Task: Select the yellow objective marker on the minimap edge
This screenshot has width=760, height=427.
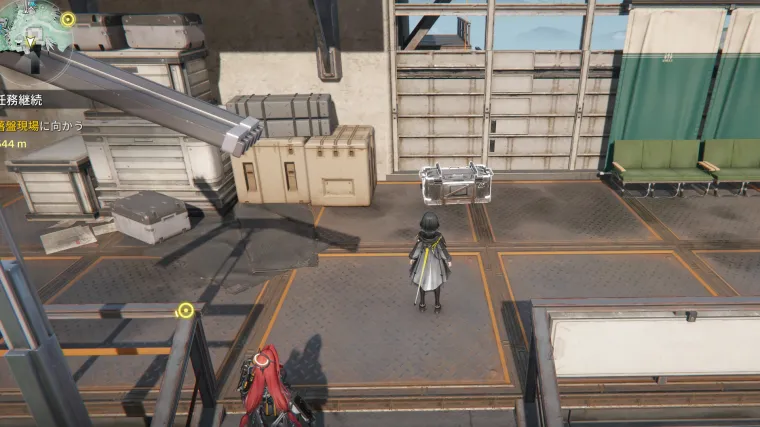Action: click(67, 19)
